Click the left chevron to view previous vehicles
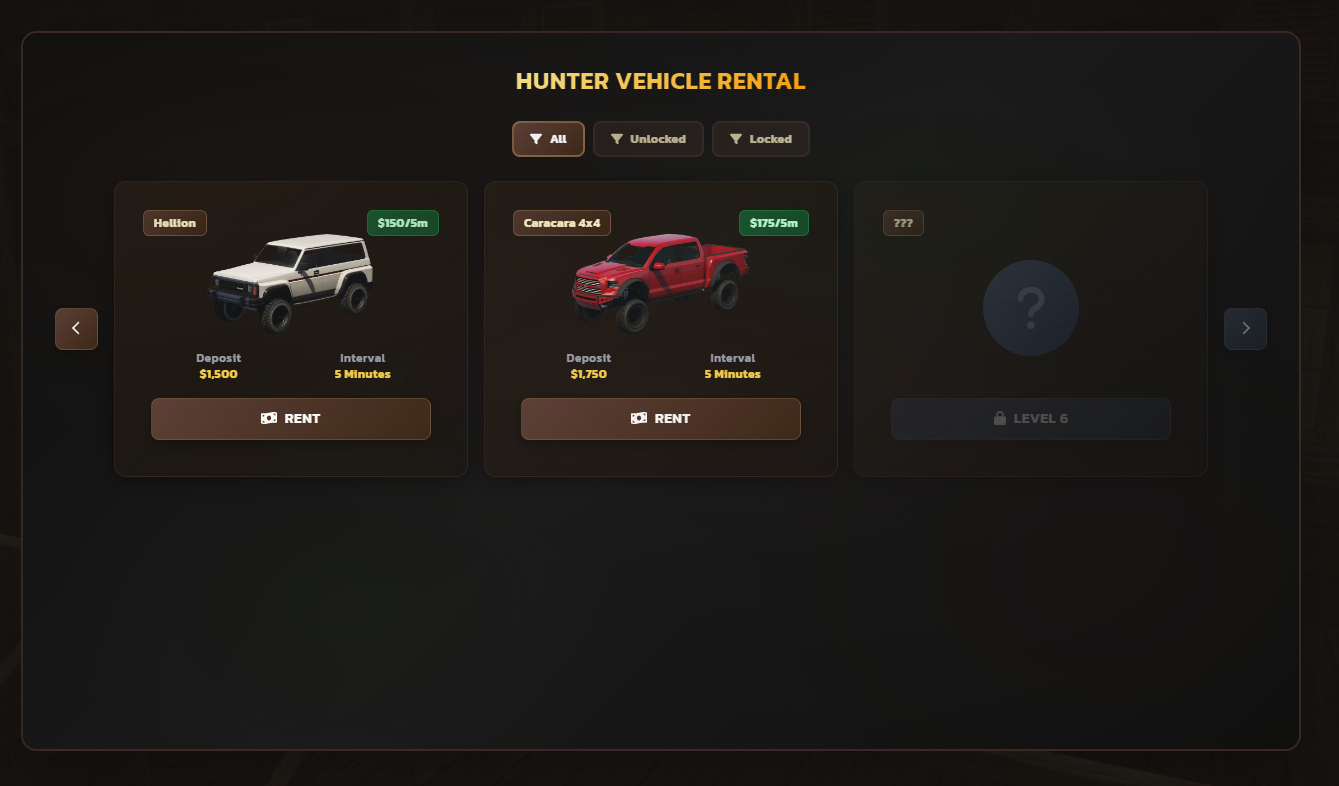 tap(76, 328)
